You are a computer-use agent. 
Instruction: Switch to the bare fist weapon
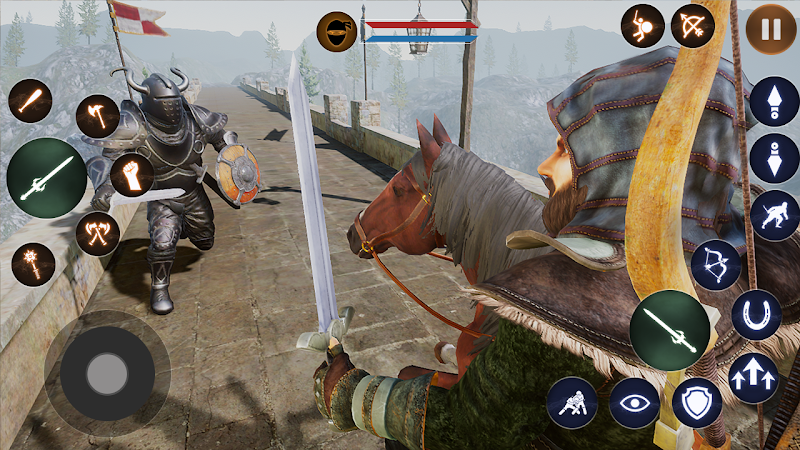[x=131, y=175]
